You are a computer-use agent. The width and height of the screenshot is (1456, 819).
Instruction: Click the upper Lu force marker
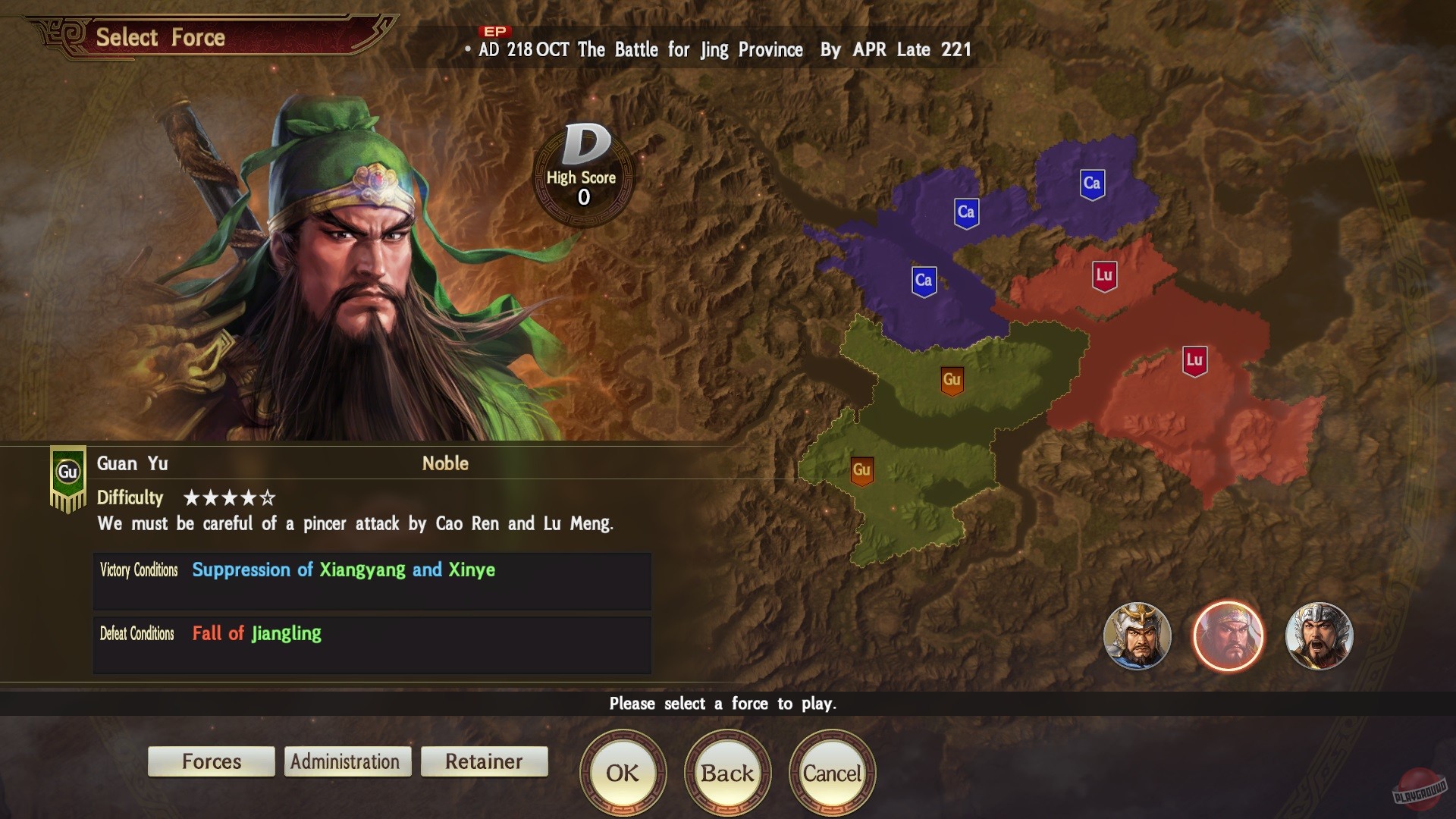[x=1103, y=276]
